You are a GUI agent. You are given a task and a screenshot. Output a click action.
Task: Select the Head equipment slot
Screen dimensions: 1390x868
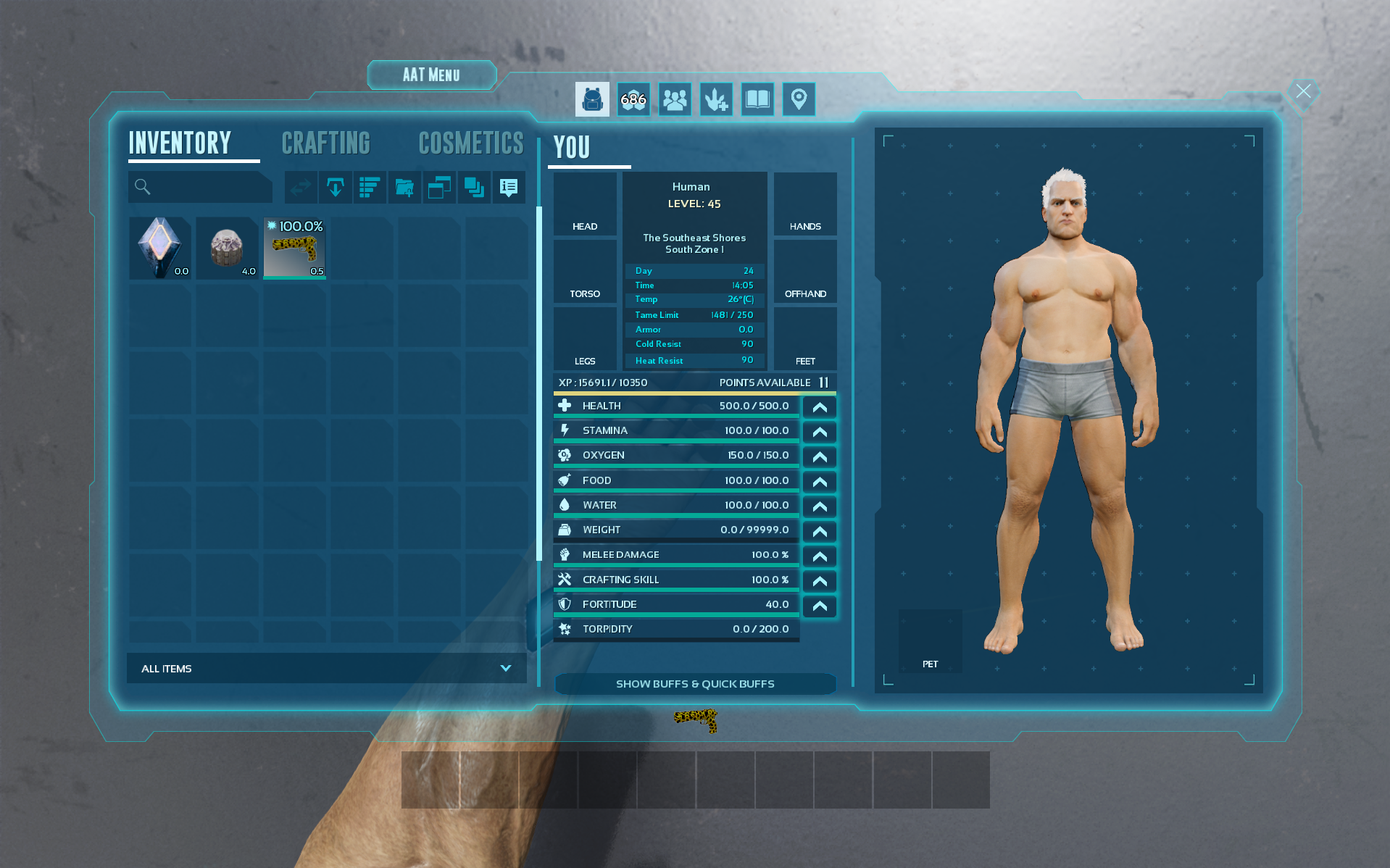pyautogui.click(x=585, y=204)
